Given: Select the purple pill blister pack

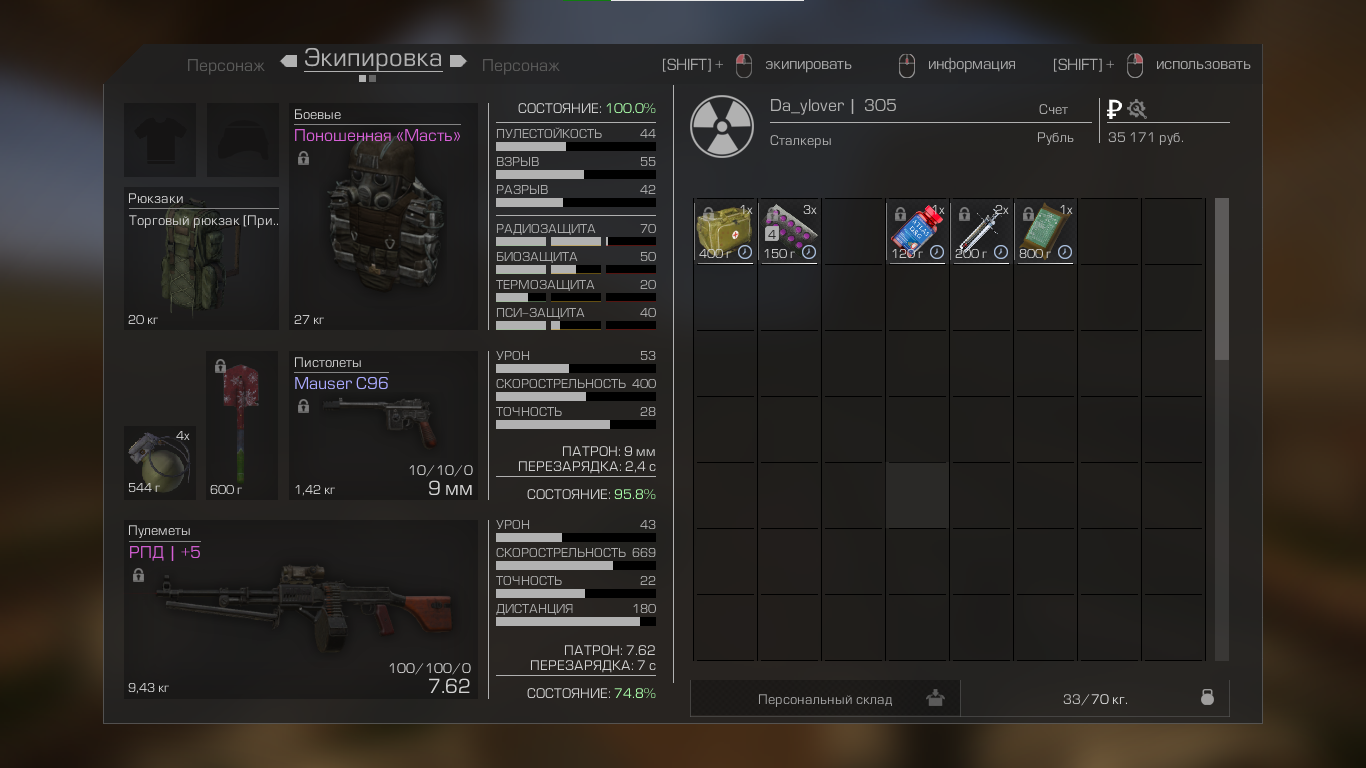Looking at the screenshot, I should click(x=789, y=231).
